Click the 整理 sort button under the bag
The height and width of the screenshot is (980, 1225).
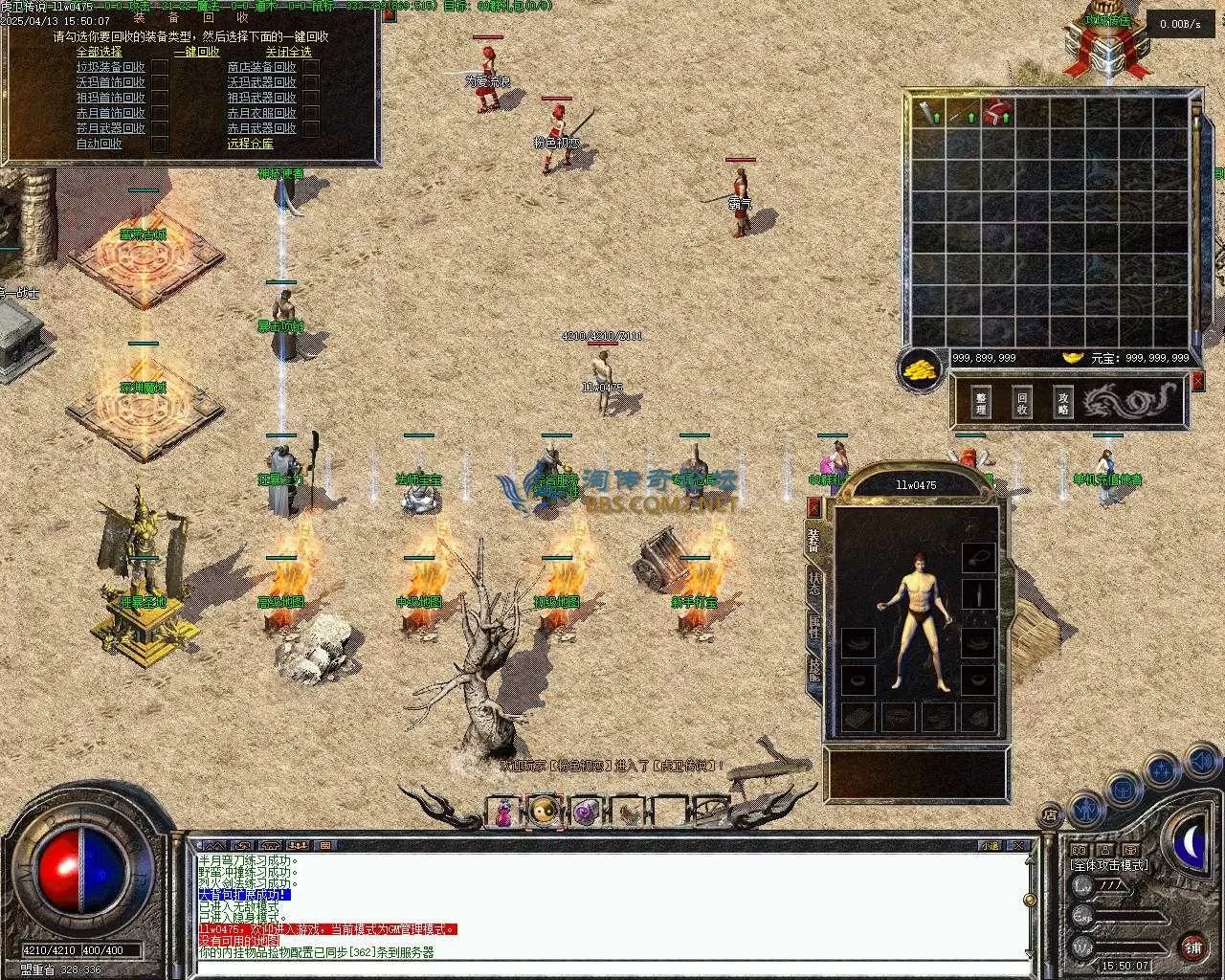[981, 402]
